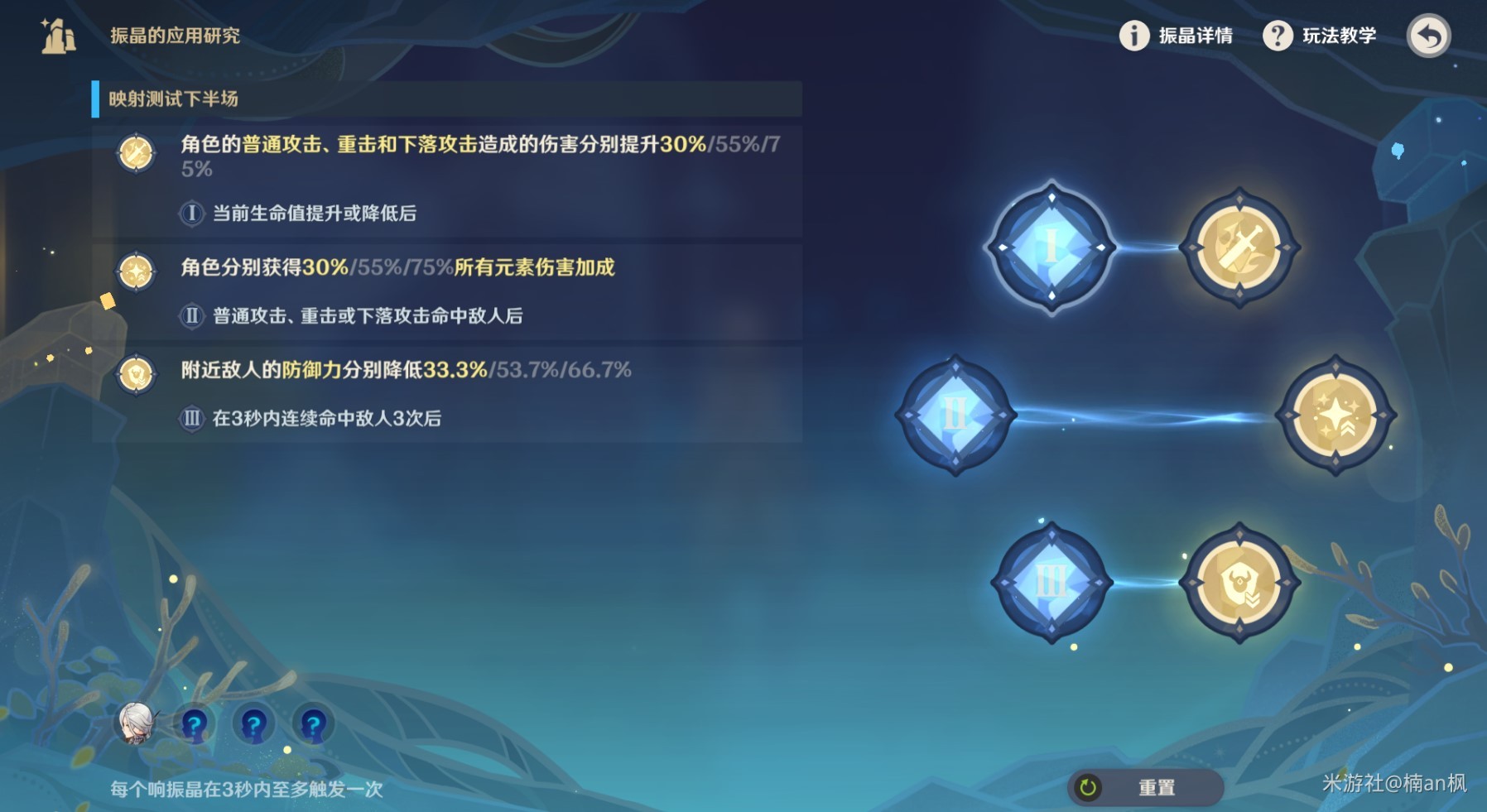This screenshot has width=1487, height=812.
Task: Open the second question mark party slot
Action: 253,724
